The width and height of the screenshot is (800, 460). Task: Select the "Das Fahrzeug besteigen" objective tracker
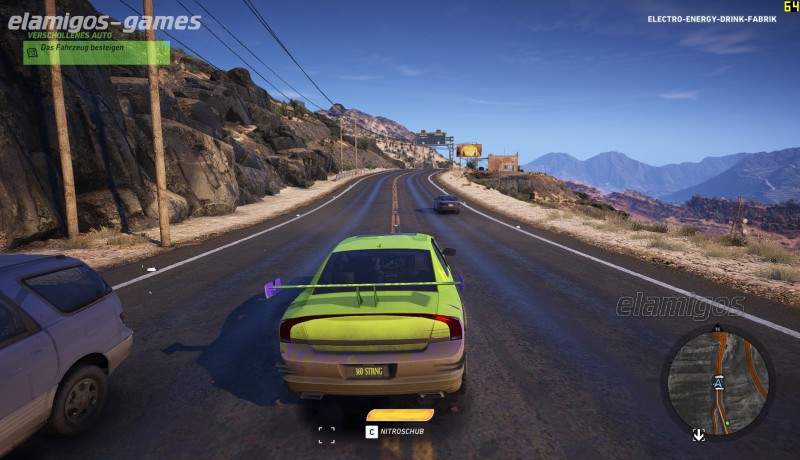[96, 52]
